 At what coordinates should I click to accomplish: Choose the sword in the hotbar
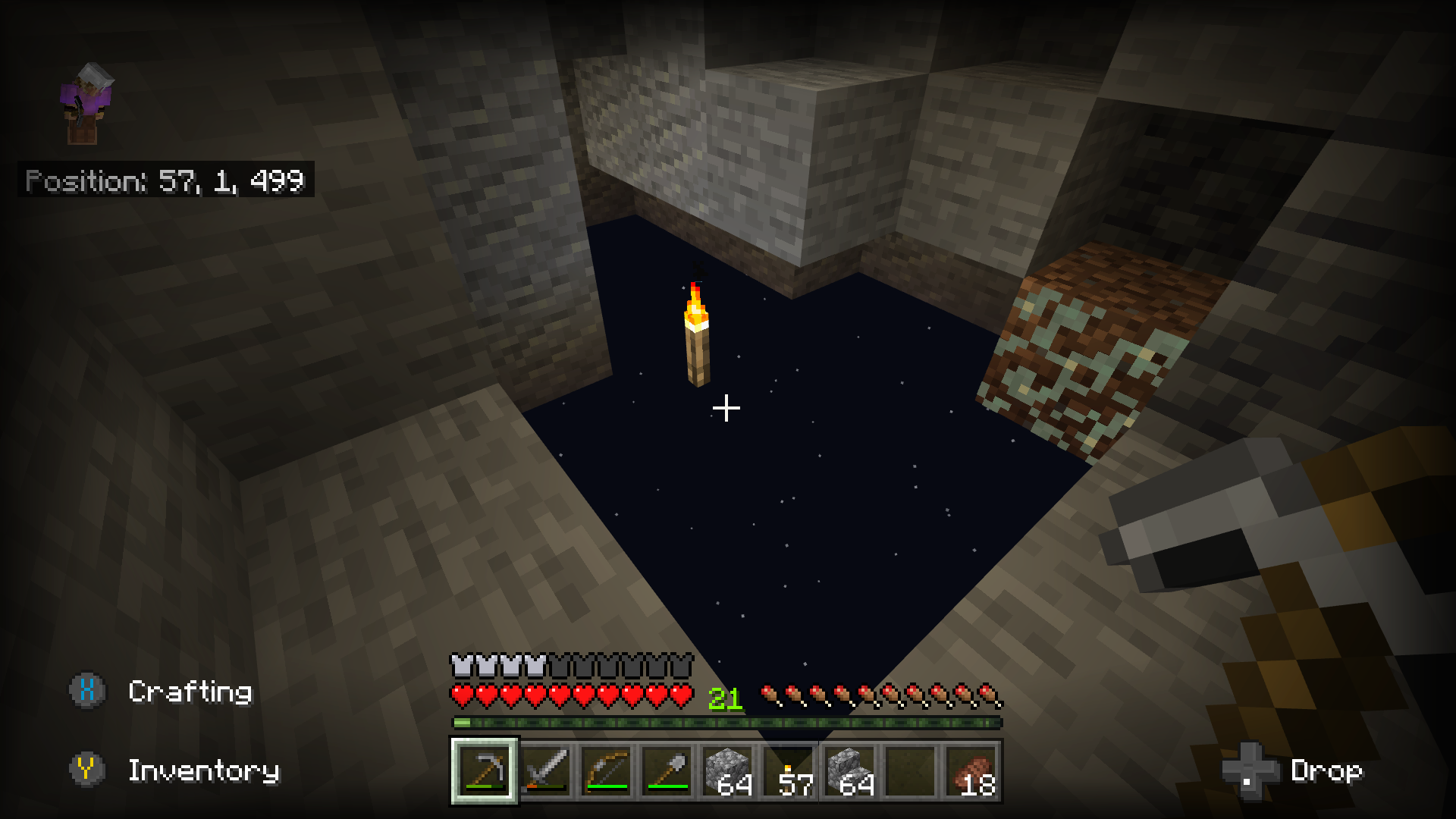pos(546,771)
